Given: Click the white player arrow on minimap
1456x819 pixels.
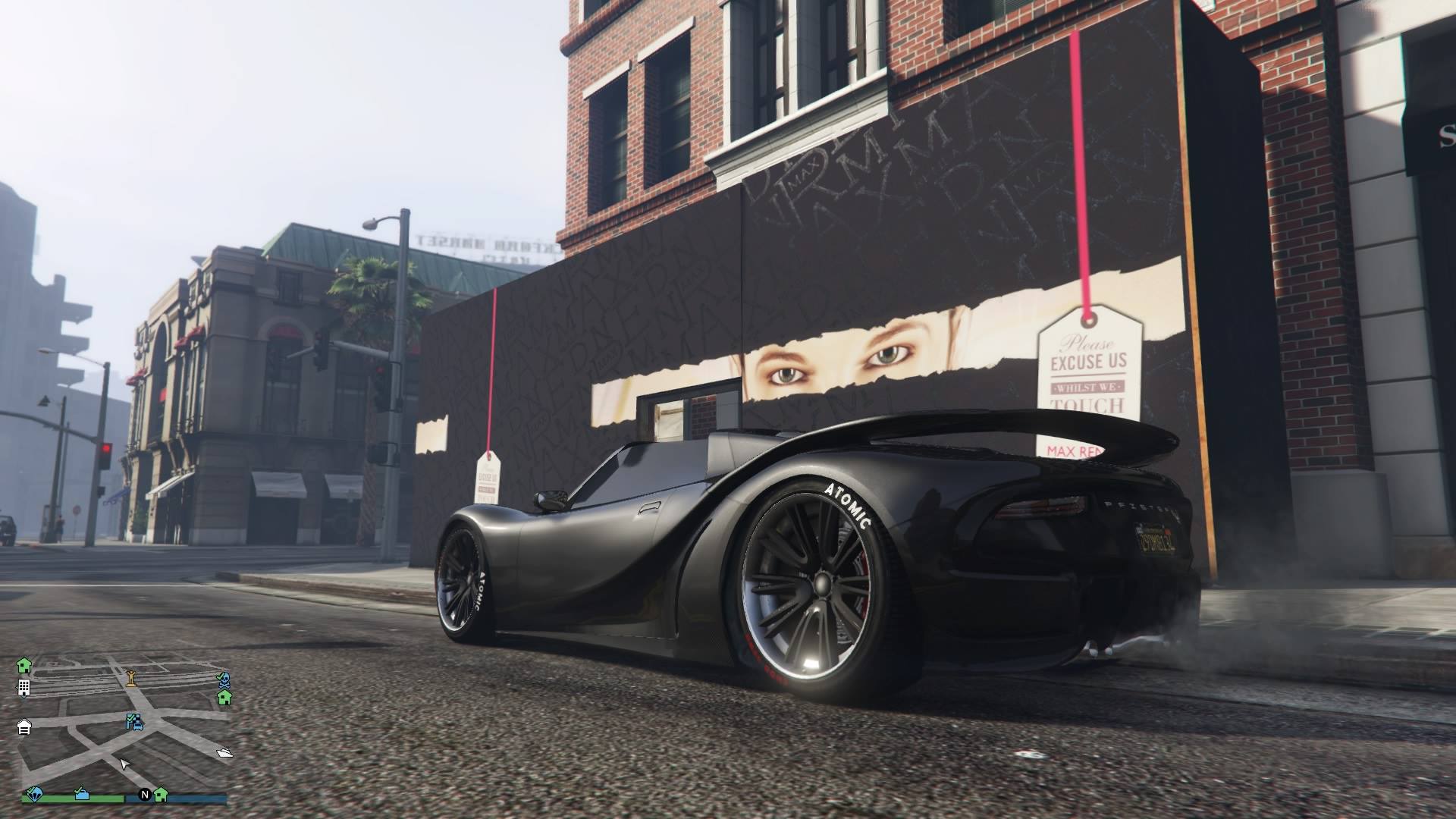Looking at the screenshot, I should click(125, 763).
